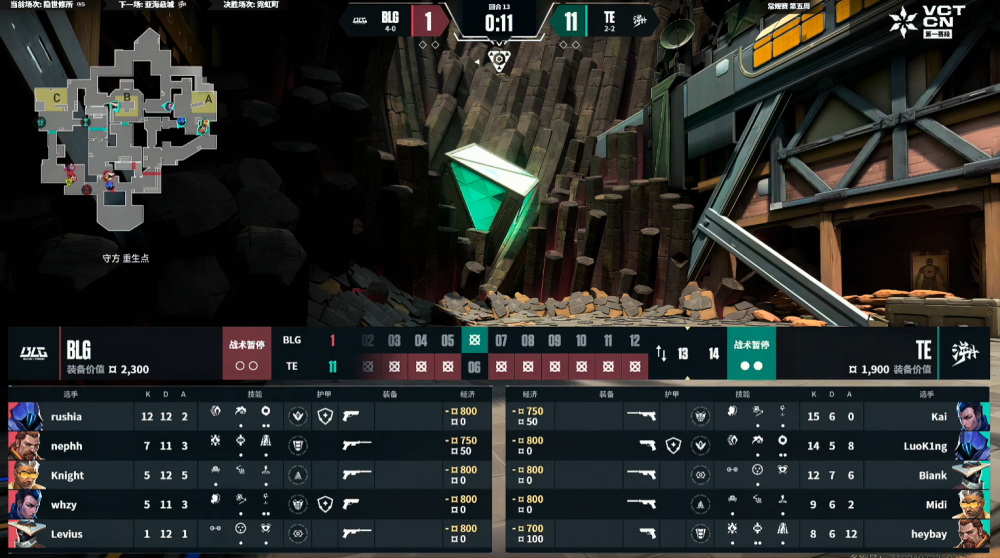Choose heybay's scoreboard row
The image size is (1000, 558).
(x=926, y=533)
